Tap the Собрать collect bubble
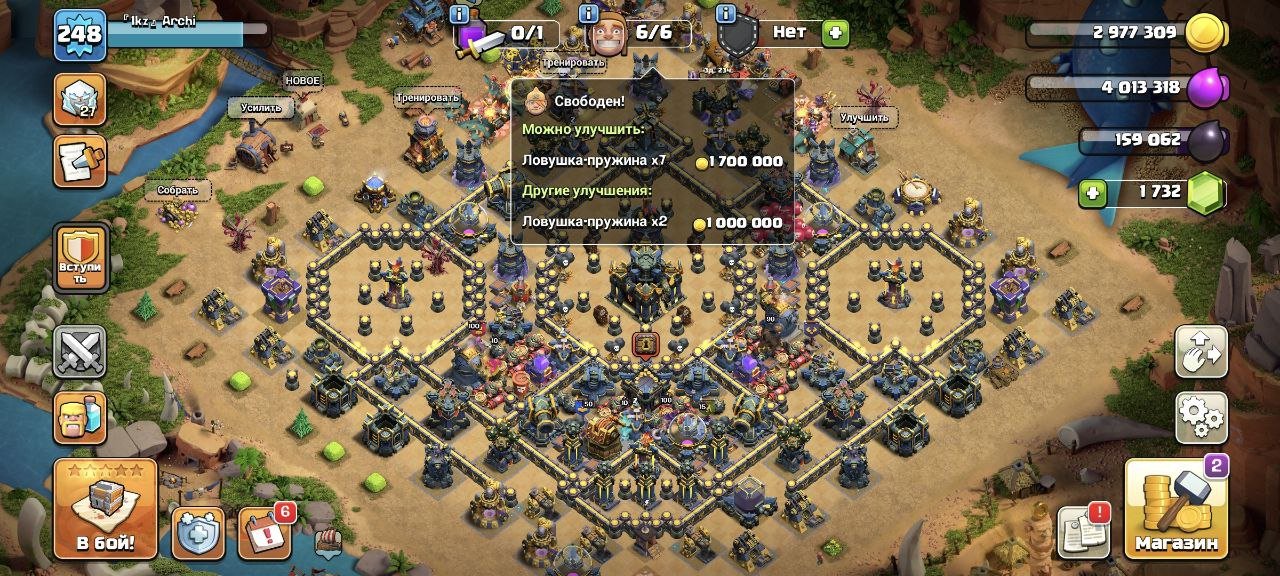Viewport: 1280px width, 576px height. (178, 189)
